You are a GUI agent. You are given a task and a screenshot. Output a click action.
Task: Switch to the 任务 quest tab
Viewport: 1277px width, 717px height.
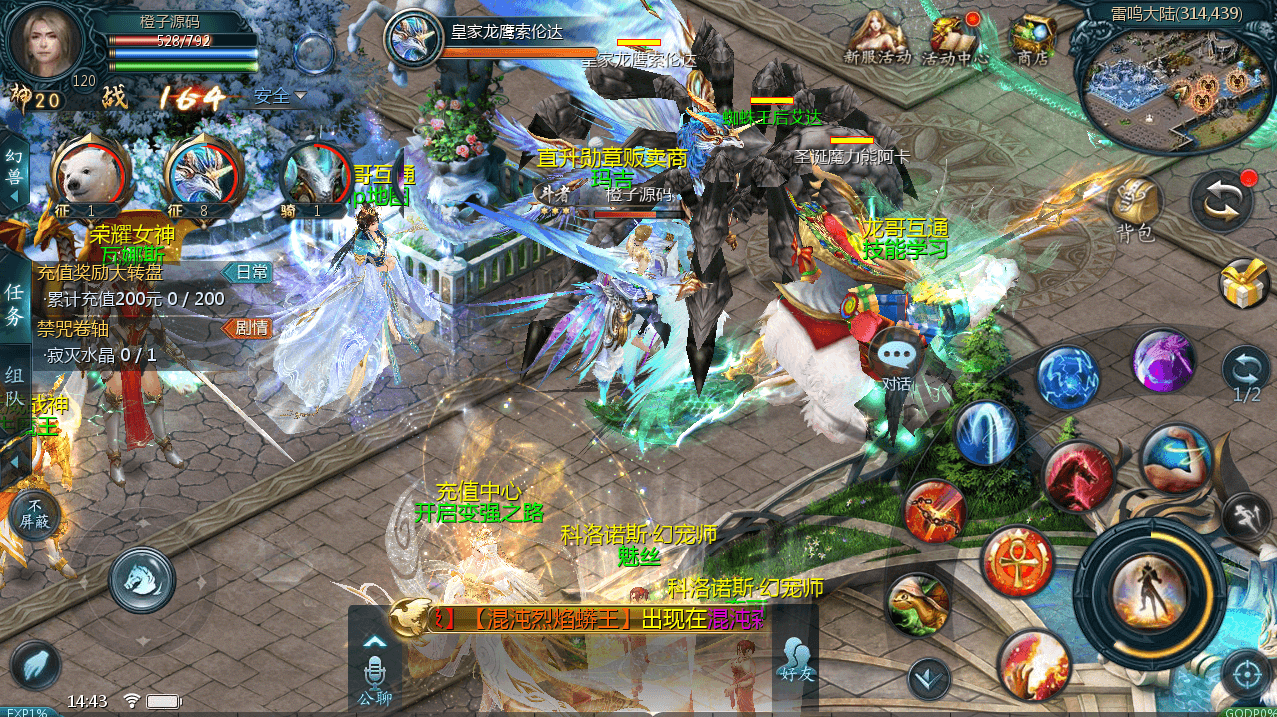[15, 305]
